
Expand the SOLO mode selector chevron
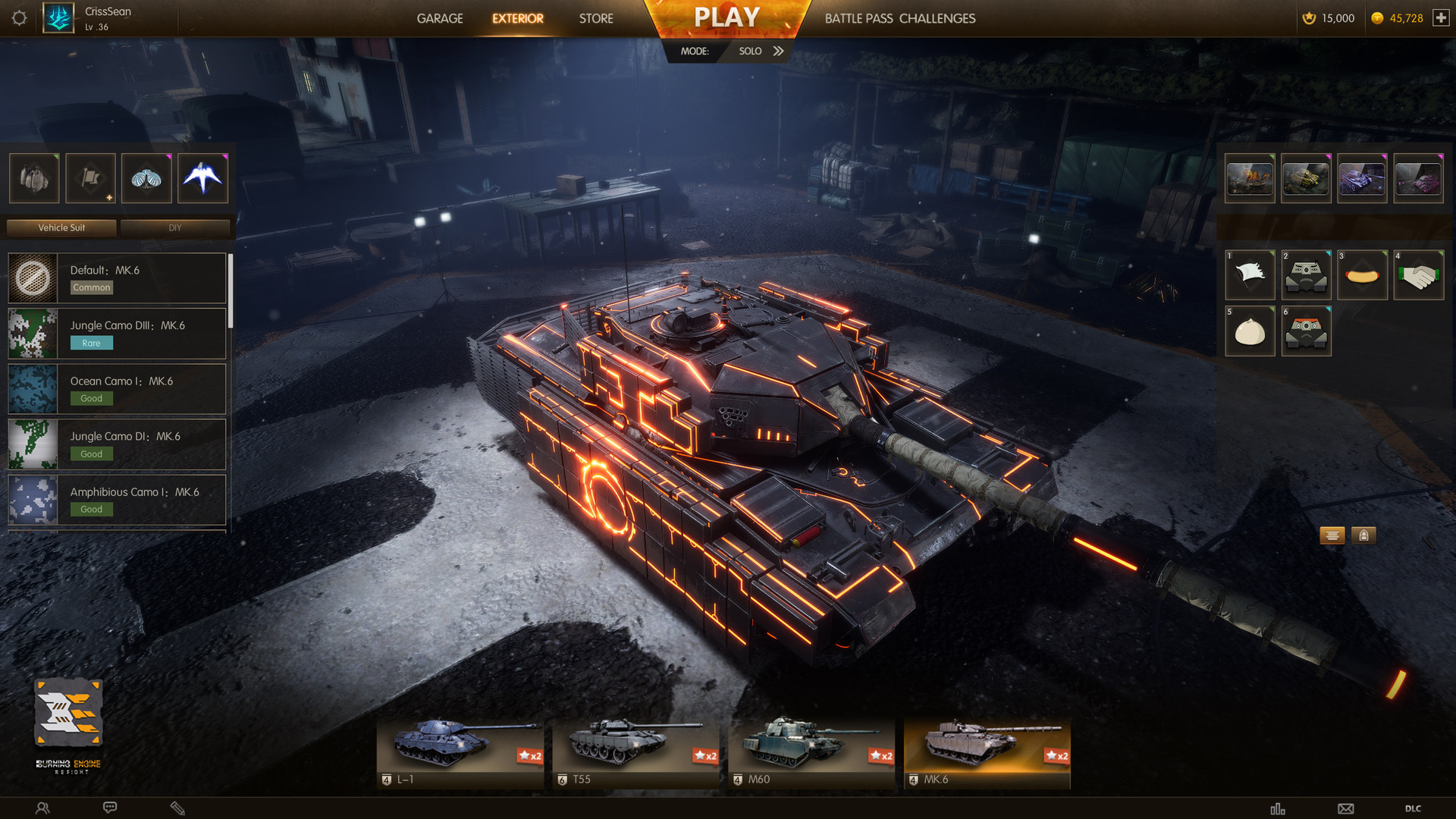779,51
